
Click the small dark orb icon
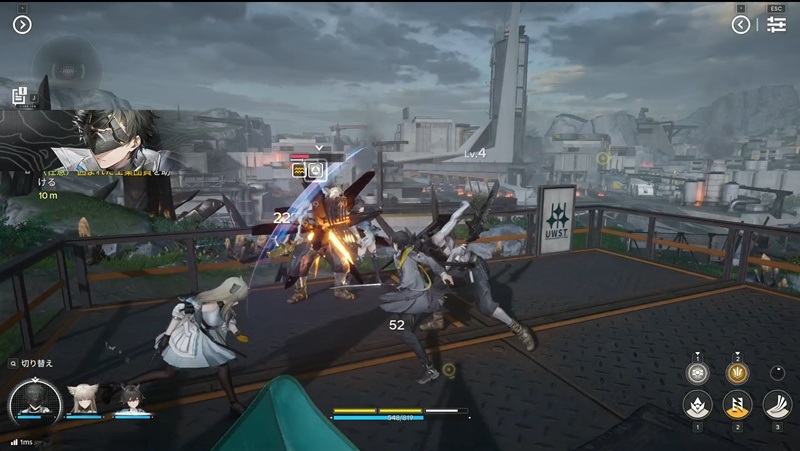(777, 373)
